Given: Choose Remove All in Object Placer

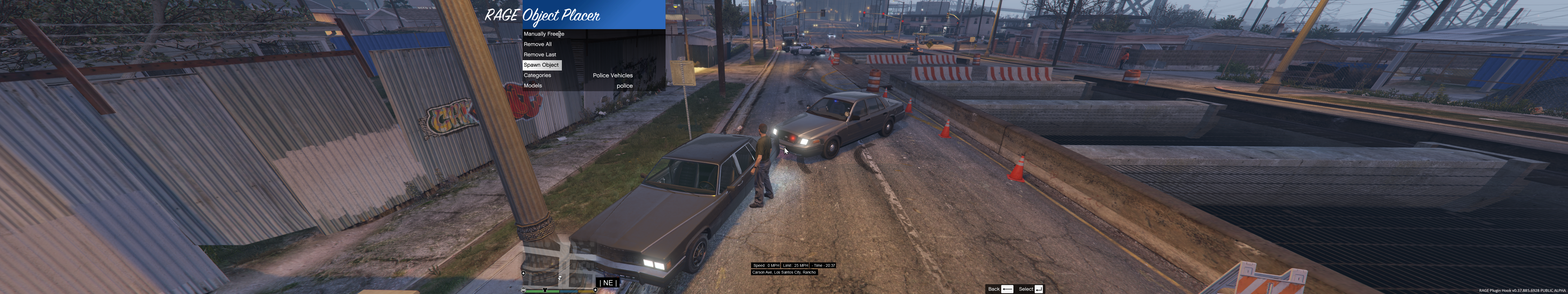Looking at the screenshot, I should 537,44.
